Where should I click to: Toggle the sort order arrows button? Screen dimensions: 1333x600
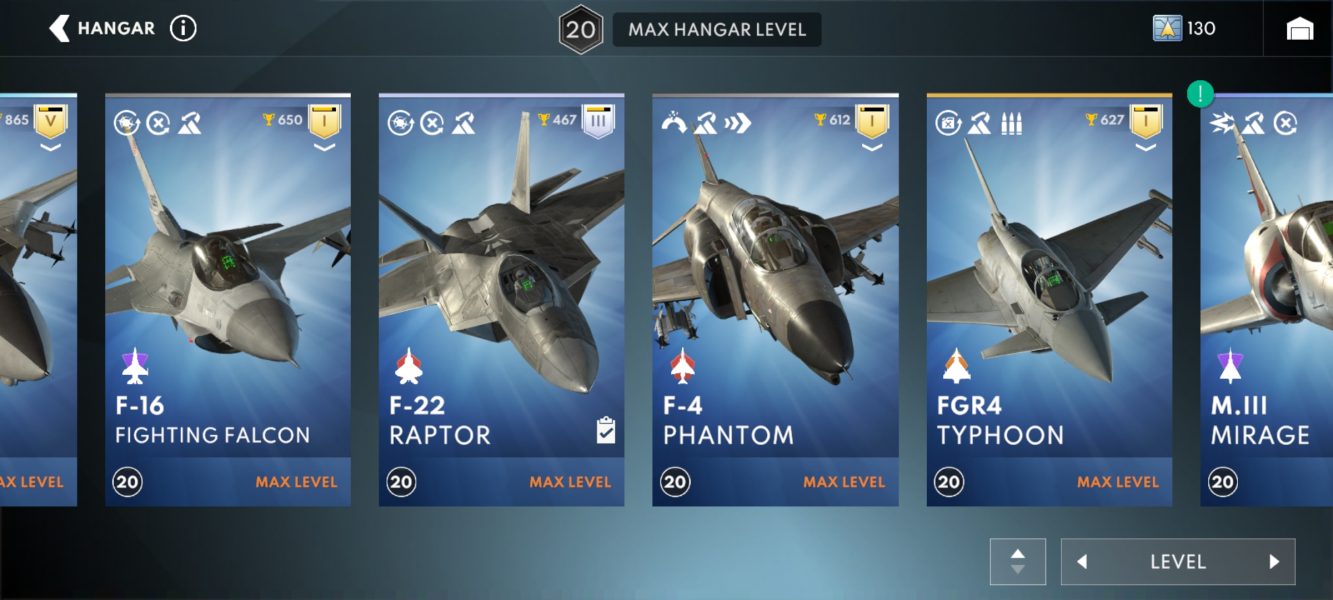coord(1018,562)
